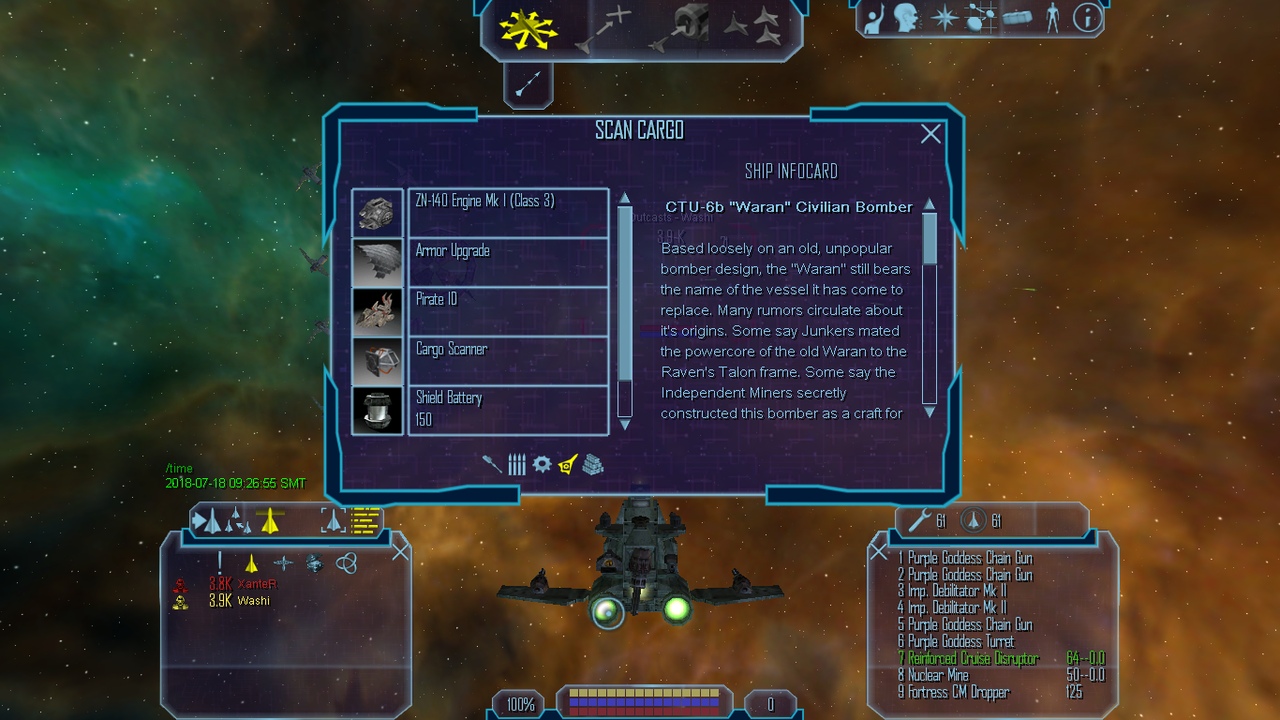Viewport: 1280px width, 720px height.
Task: Select Washi in the contact list
Action: (253, 601)
